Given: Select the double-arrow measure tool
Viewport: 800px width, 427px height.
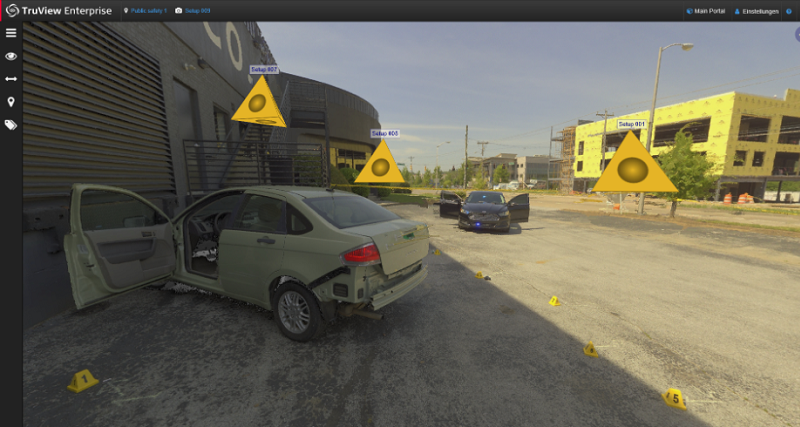Looking at the screenshot, I should pos(11,79).
